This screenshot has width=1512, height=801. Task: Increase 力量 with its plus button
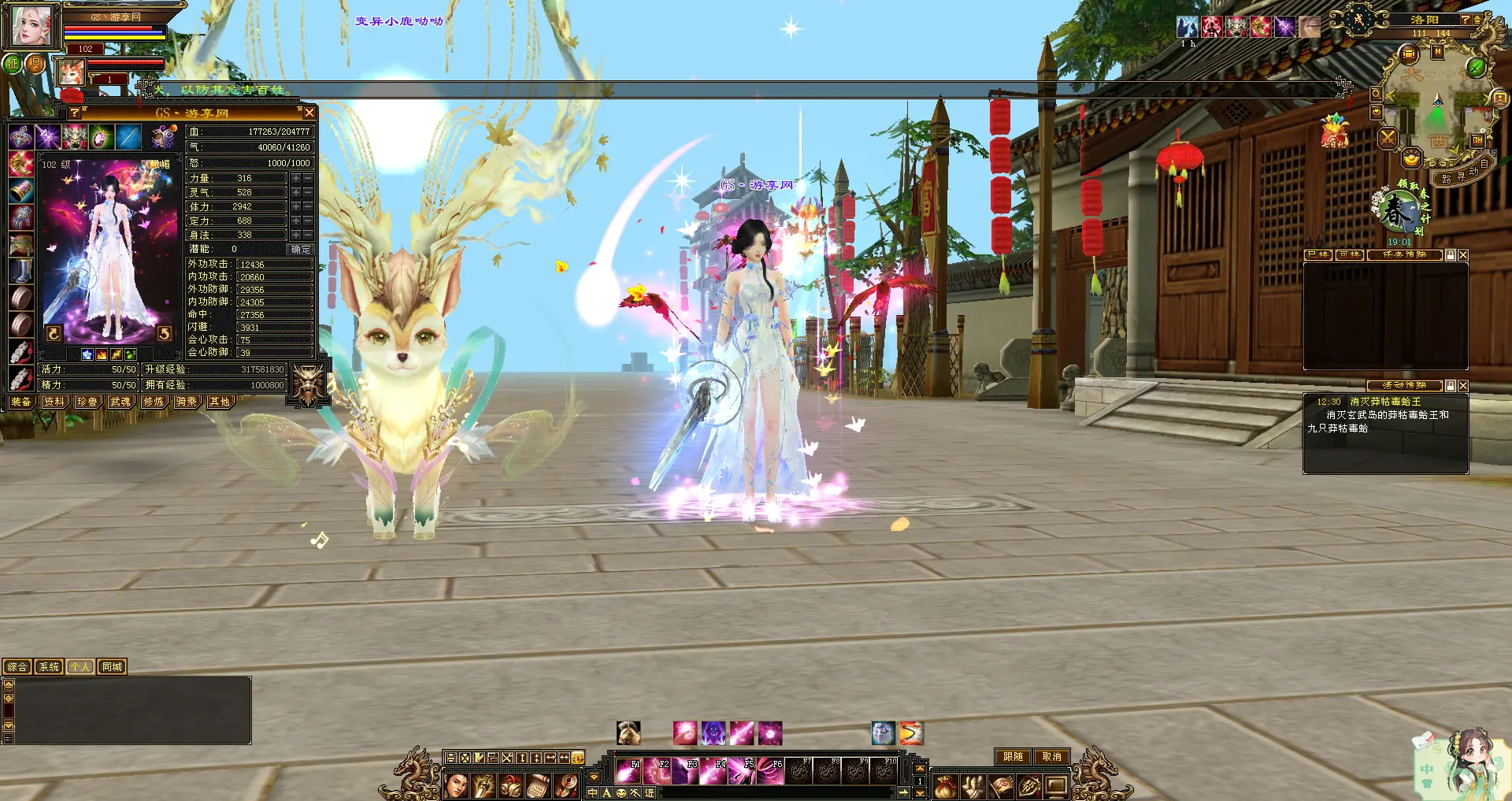click(x=296, y=179)
